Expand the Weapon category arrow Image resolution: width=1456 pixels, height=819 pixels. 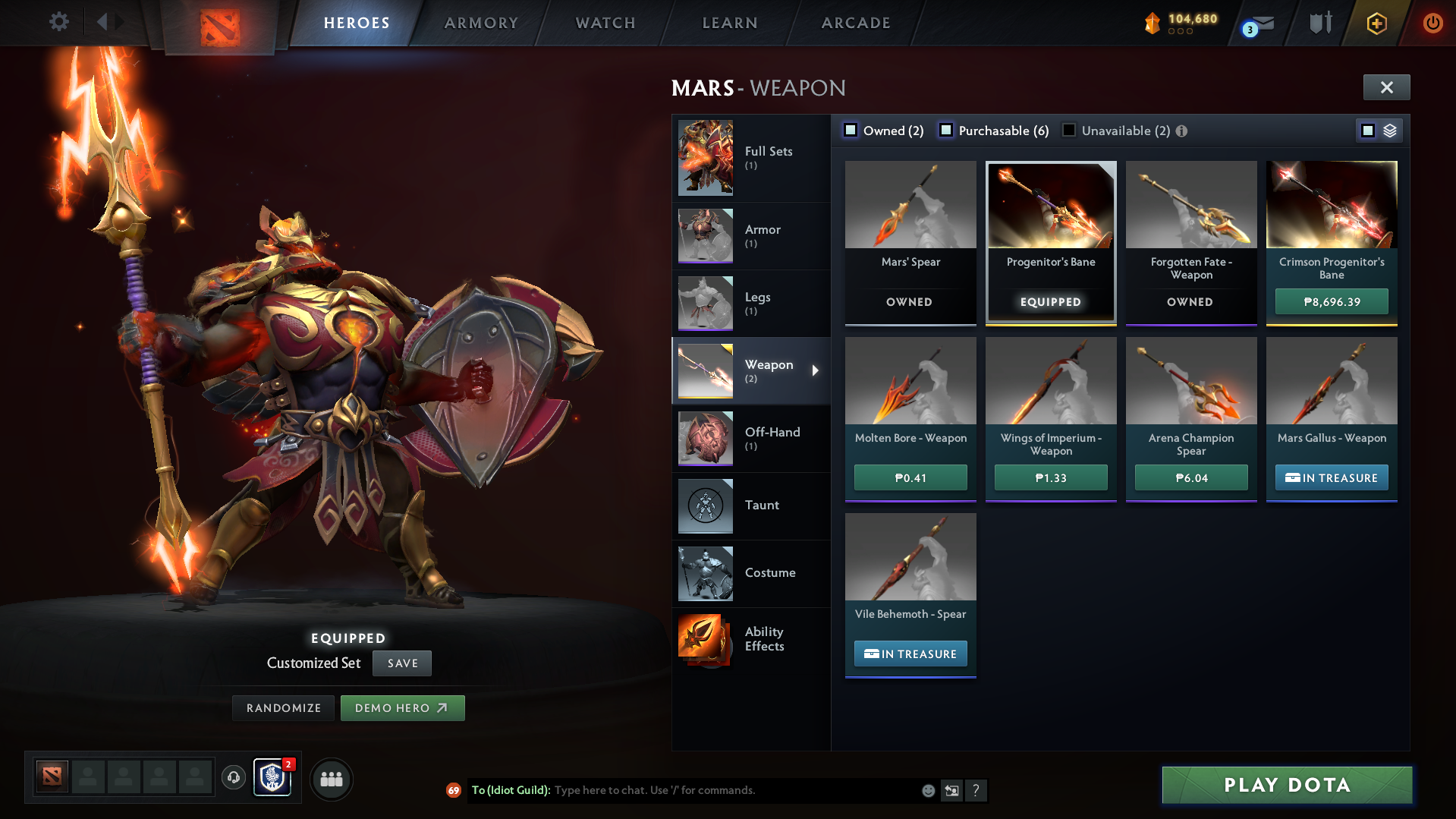(x=816, y=371)
